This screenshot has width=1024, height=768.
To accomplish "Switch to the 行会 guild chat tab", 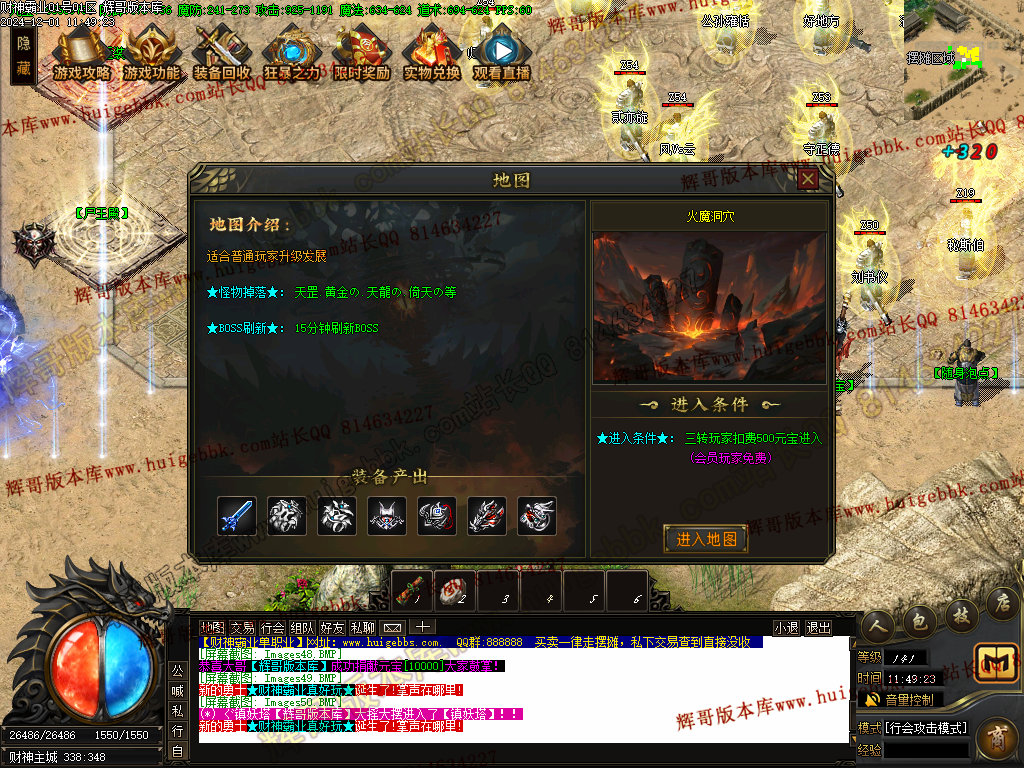I will (x=271, y=628).
